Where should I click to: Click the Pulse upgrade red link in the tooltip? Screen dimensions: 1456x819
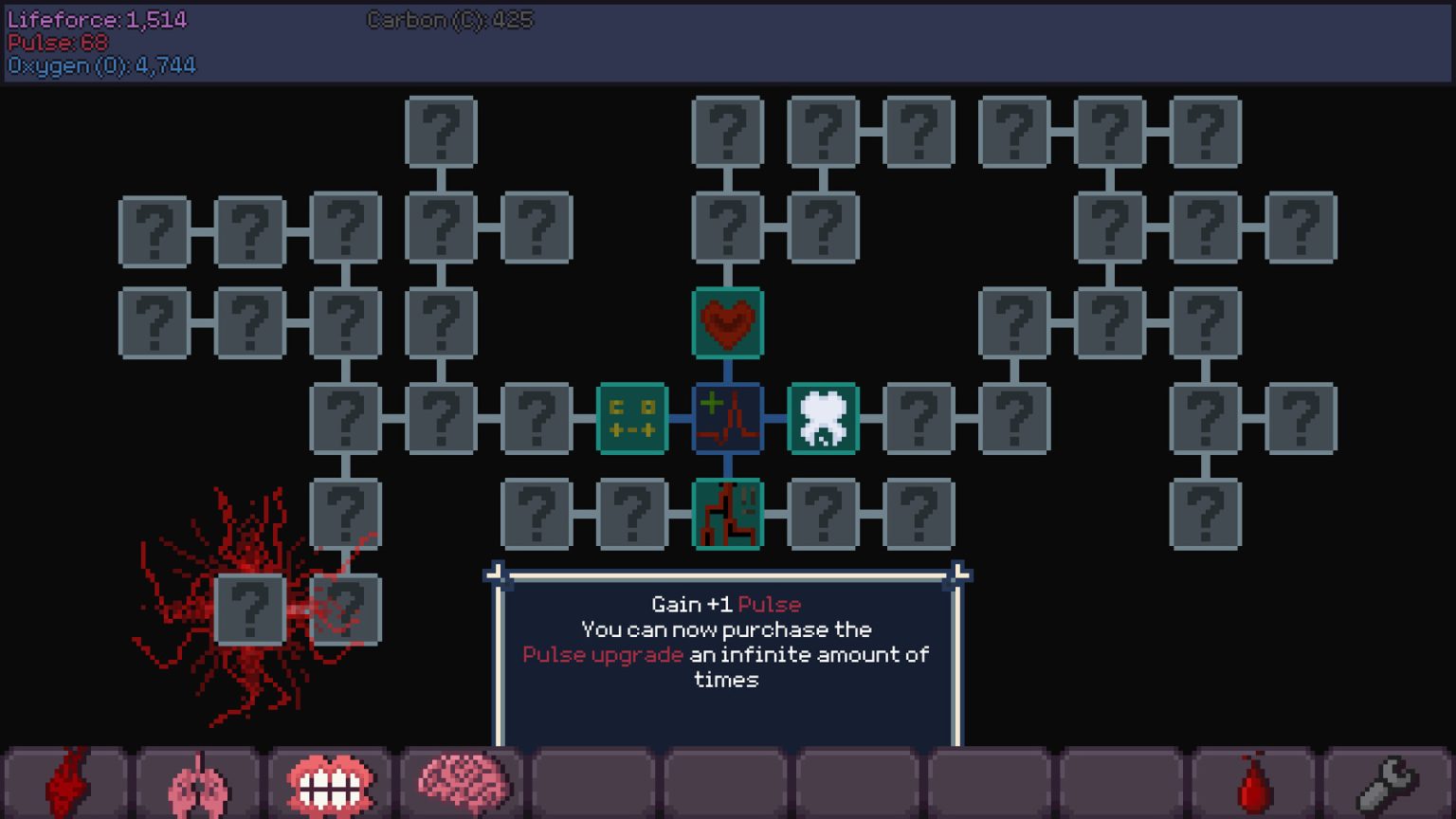click(603, 654)
